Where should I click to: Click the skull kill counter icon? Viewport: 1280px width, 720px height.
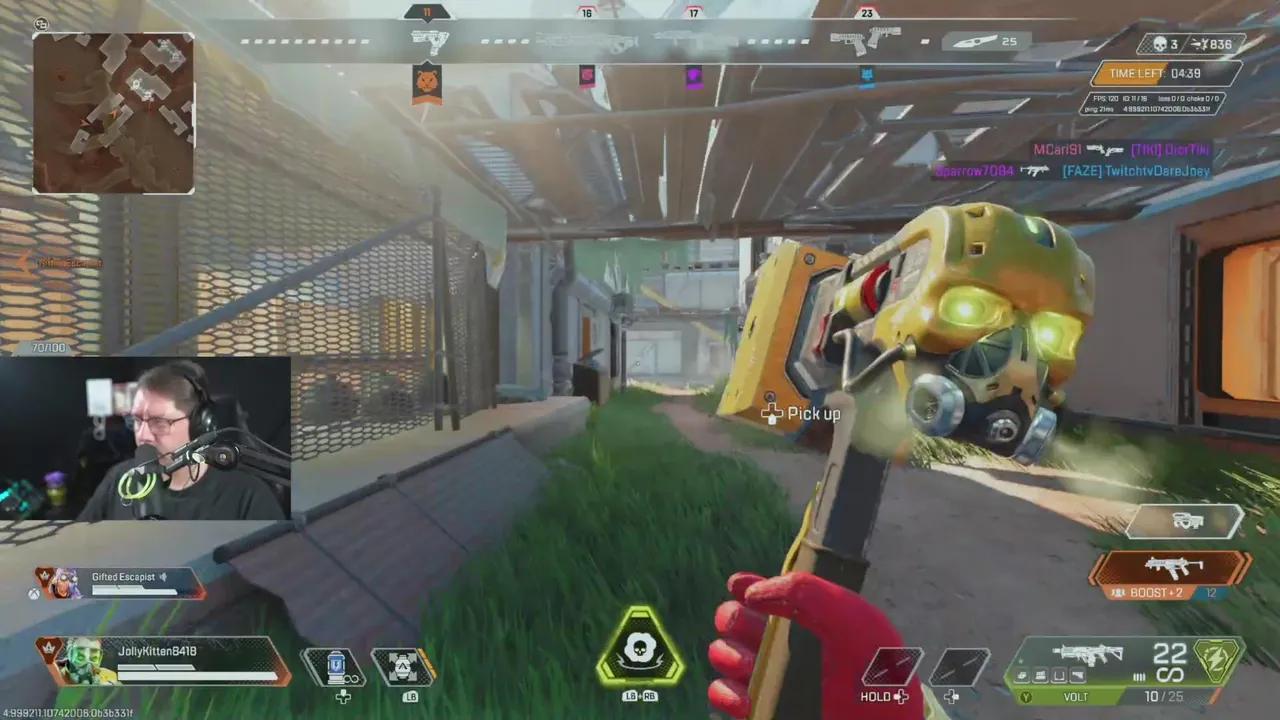point(1161,44)
